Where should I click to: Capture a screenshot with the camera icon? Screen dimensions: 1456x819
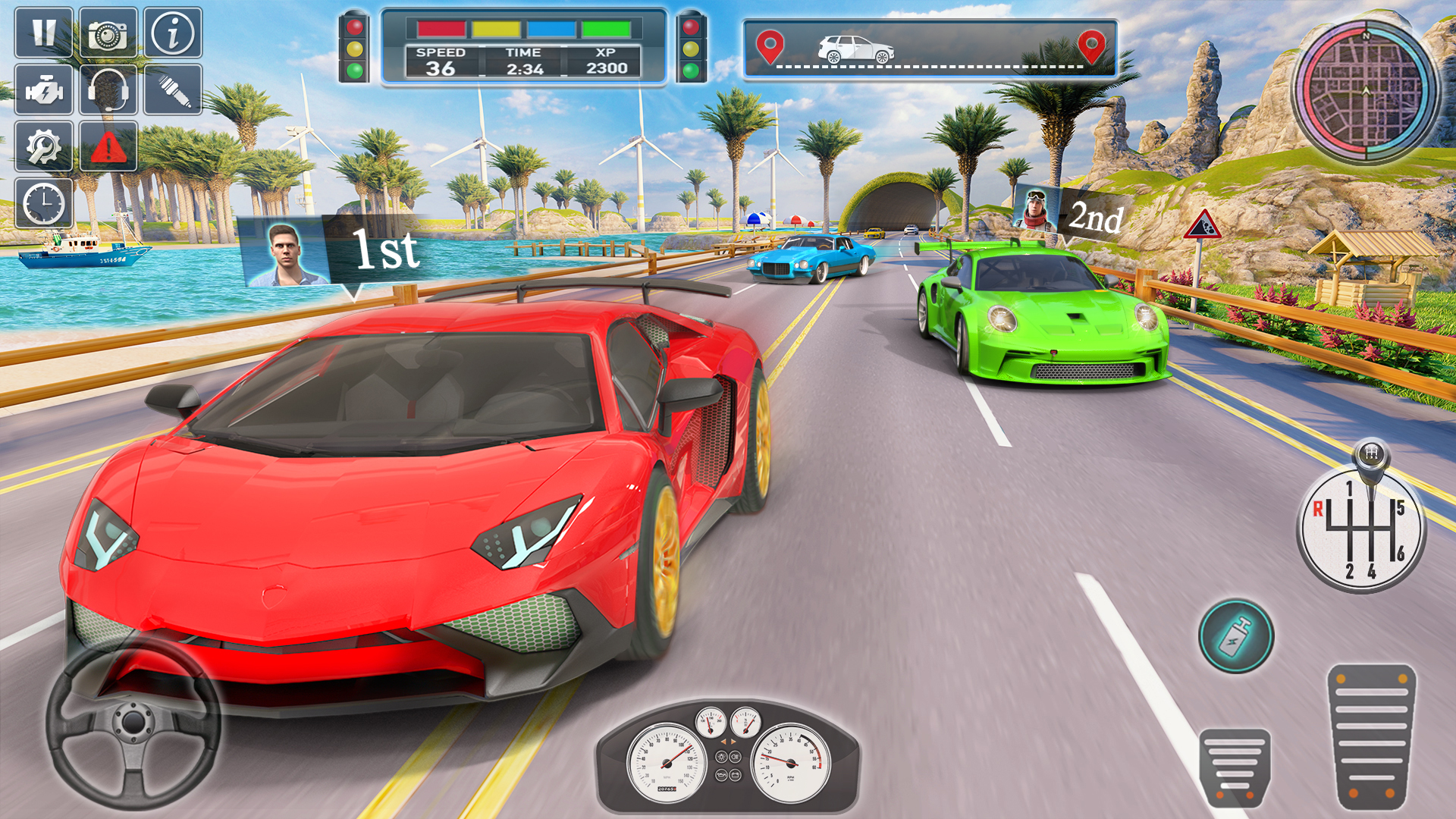pos(106,33)
